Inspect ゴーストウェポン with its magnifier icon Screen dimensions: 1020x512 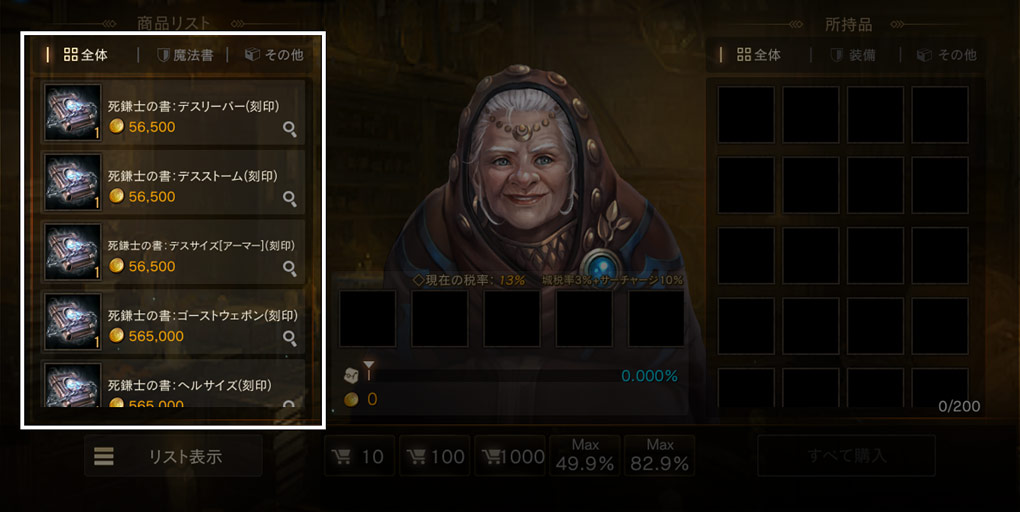pos(290,338)
